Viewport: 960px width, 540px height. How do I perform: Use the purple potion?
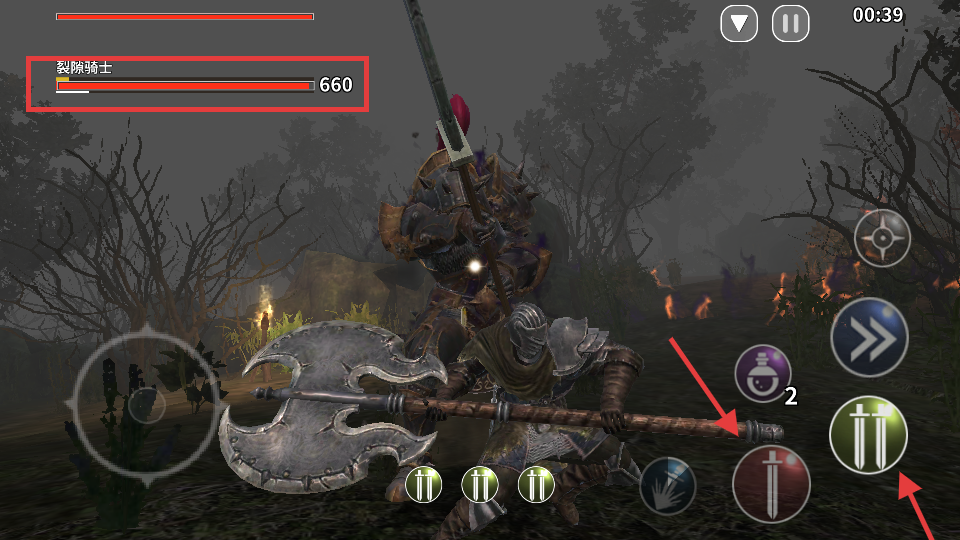[763, 374]
